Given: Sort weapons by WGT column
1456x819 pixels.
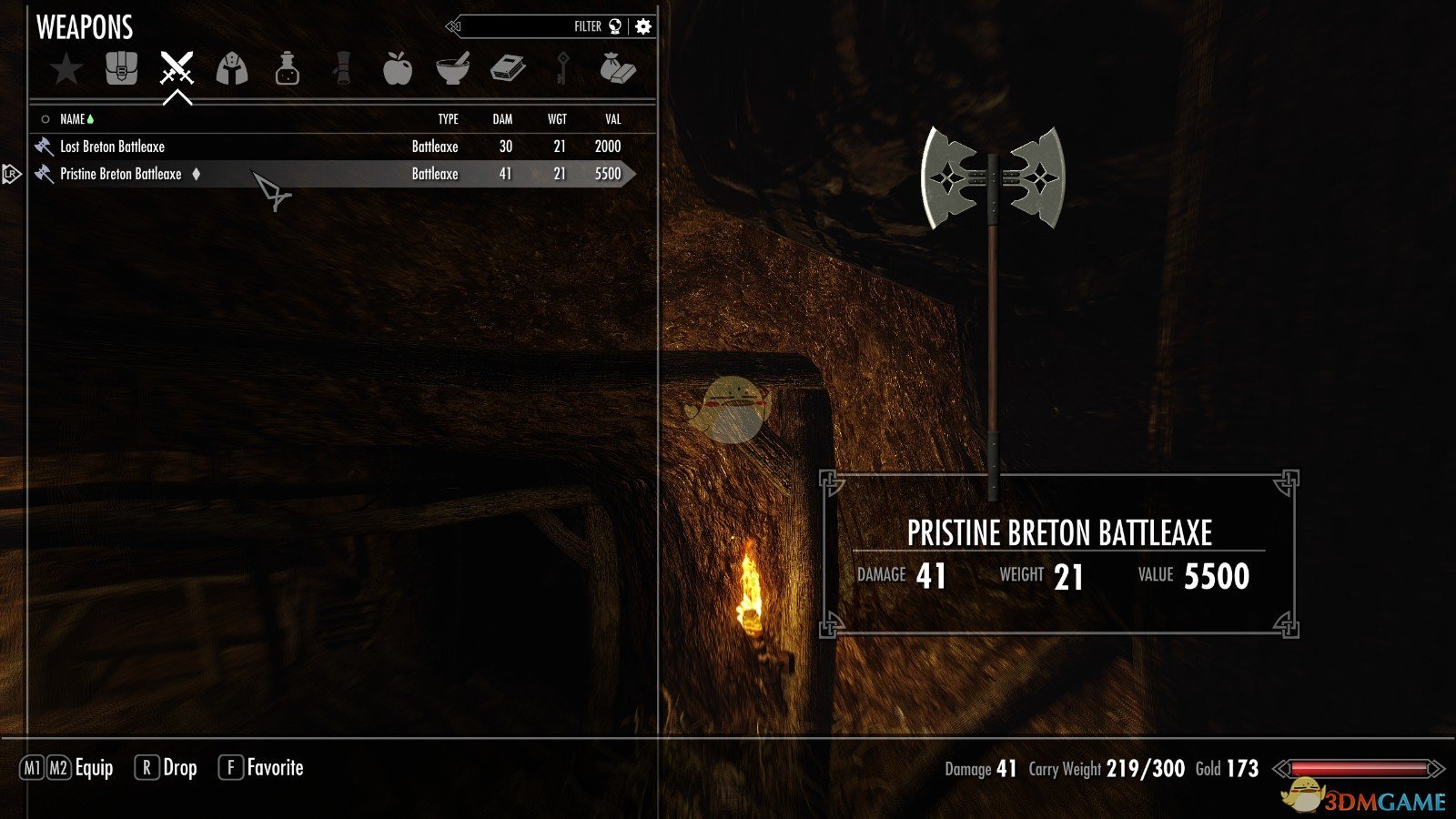Looking at the screenshot, I should pyautogui.click(x=557, y=119).
